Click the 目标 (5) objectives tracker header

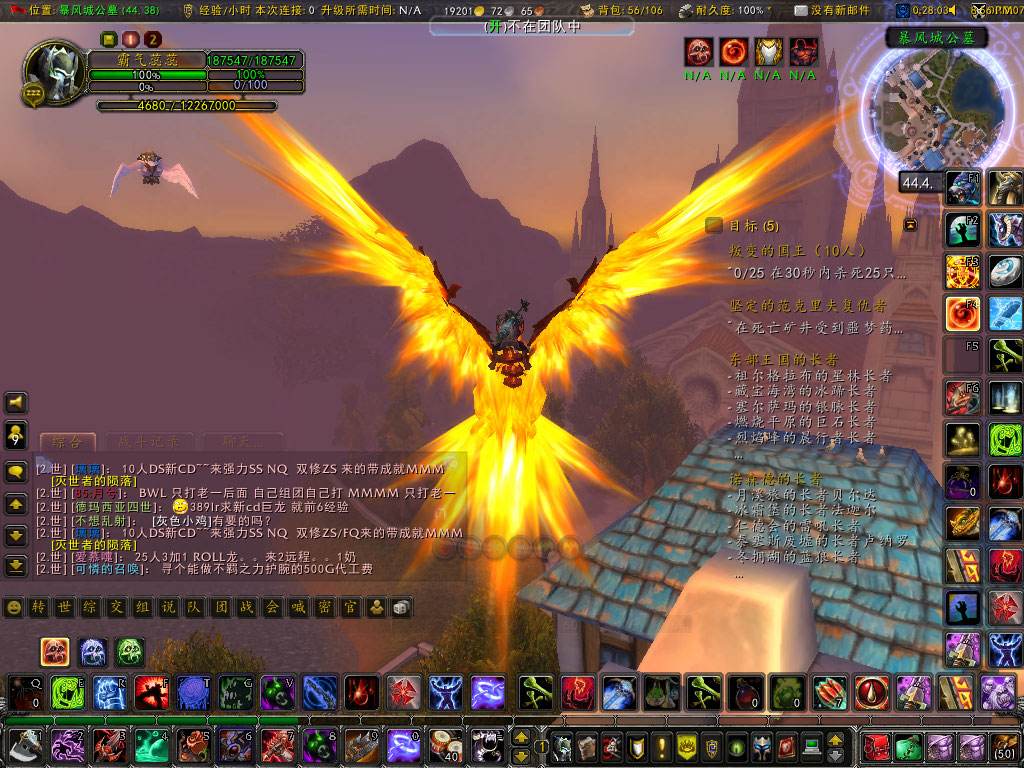pos(747,225)
